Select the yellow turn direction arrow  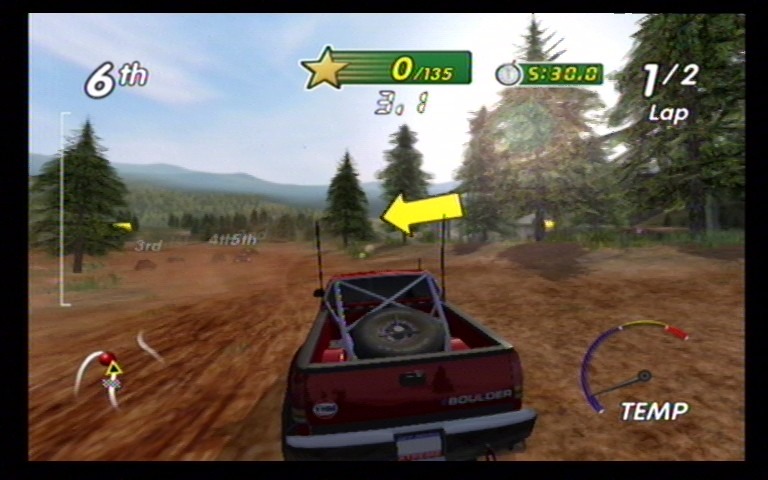click(422, 212)
